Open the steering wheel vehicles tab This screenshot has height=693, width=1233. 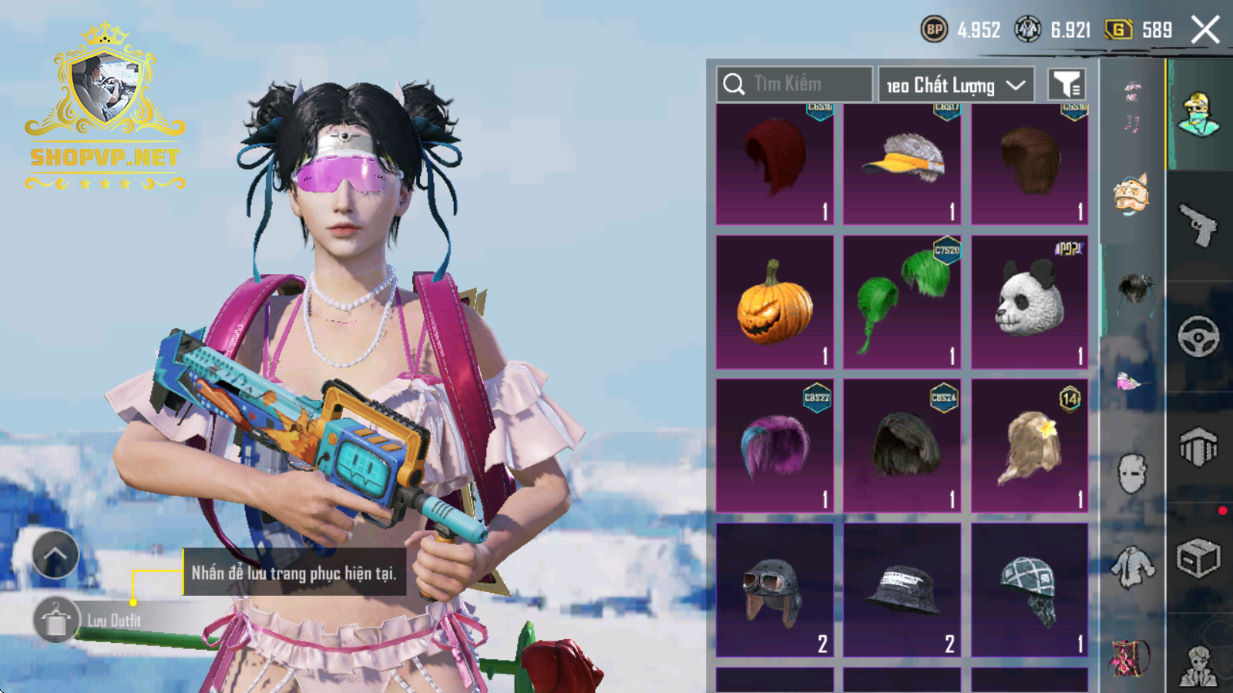click(1198, 337)
